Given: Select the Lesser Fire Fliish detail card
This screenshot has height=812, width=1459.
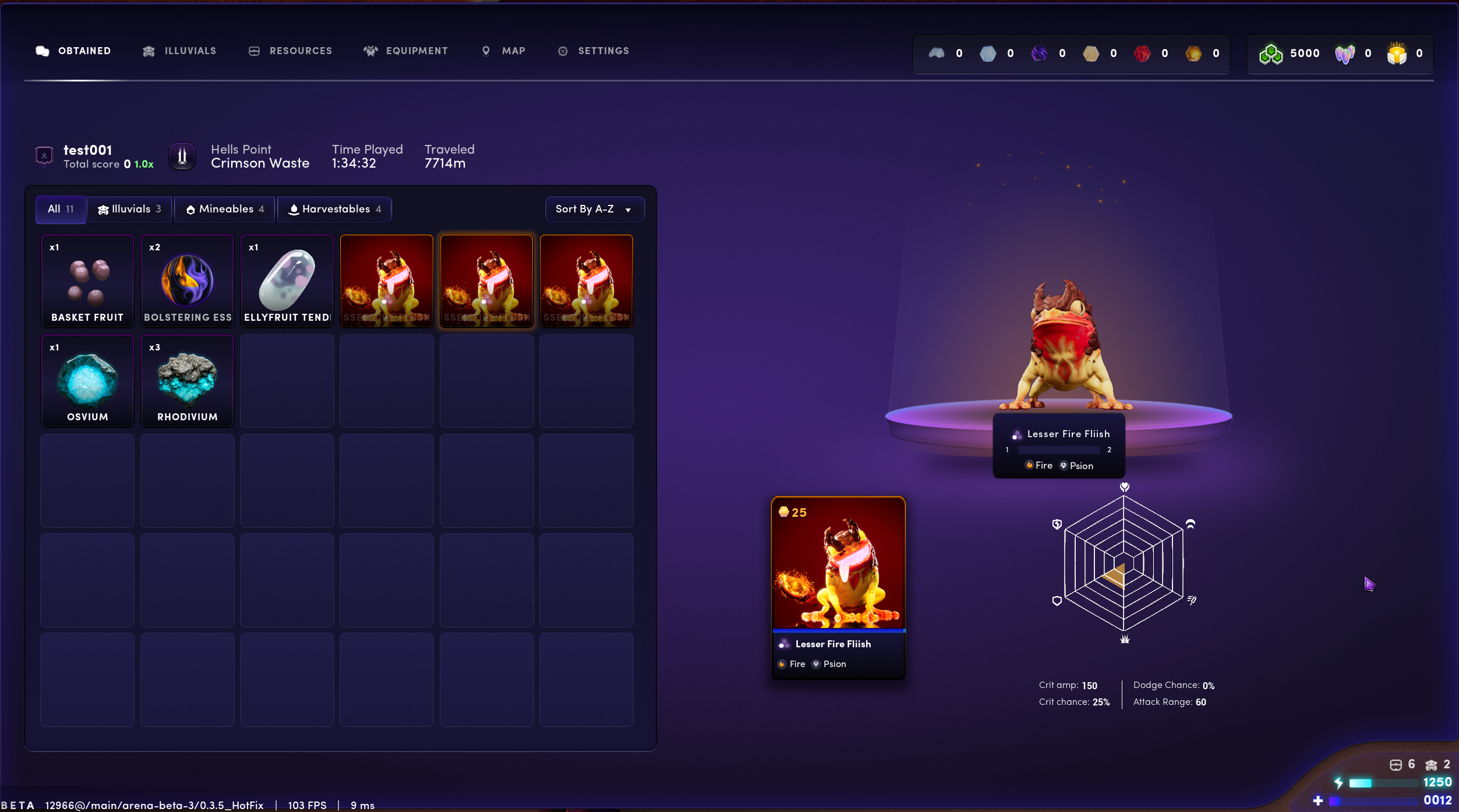Looking at the screenshot, I should click(x=838, y=587).
